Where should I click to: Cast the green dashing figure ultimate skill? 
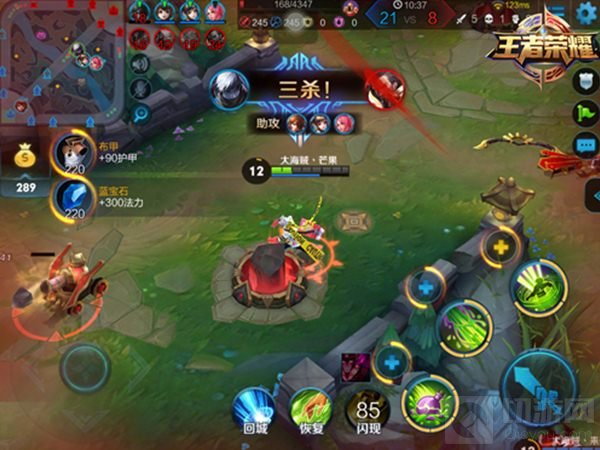coord(538,286)
